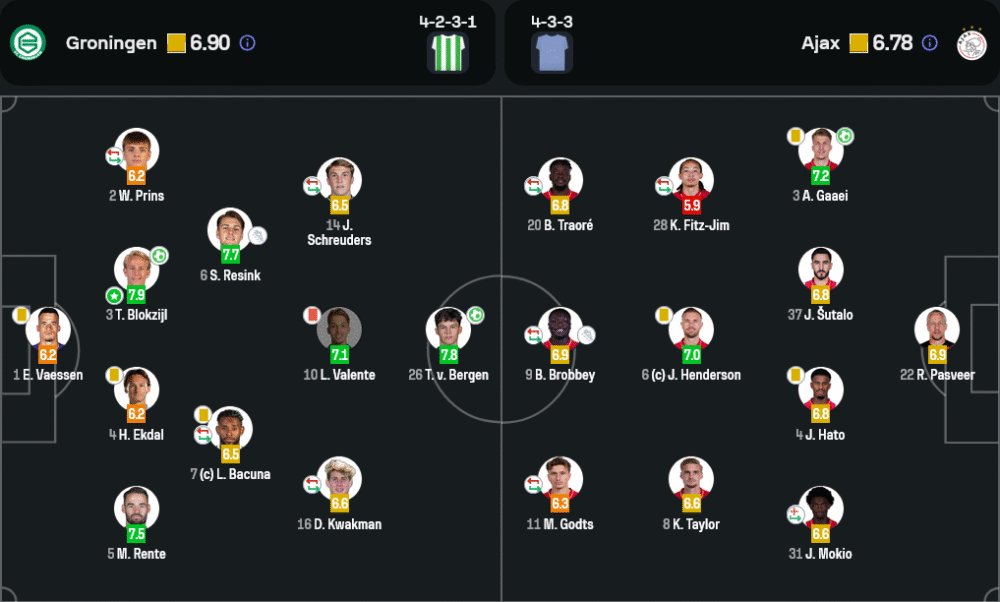Select captain L. Bacuna's portrait
1000x602 pixels.
pyautogui.click(x=230, y=429)
